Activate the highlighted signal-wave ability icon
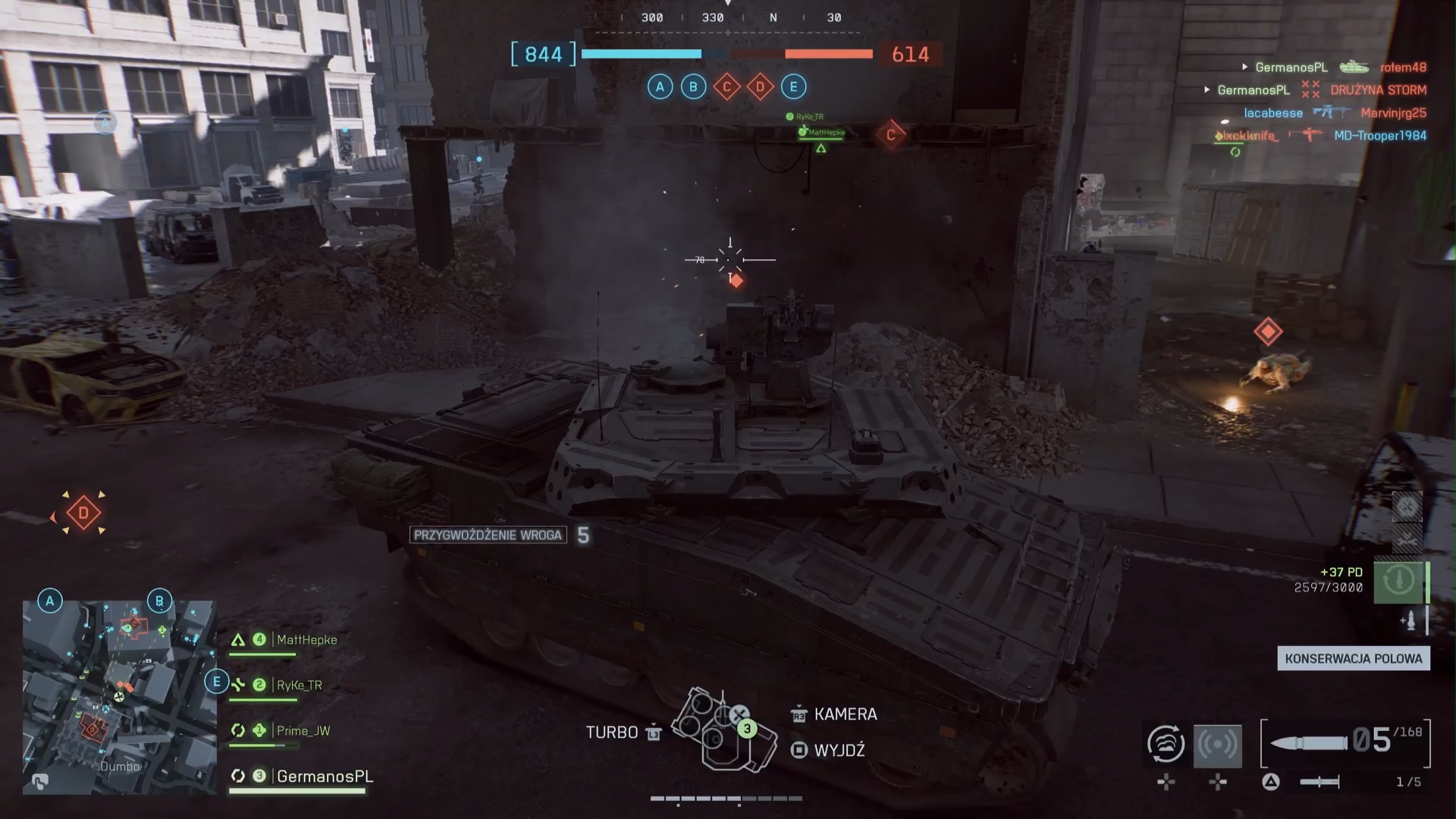 pos(1217,745)
